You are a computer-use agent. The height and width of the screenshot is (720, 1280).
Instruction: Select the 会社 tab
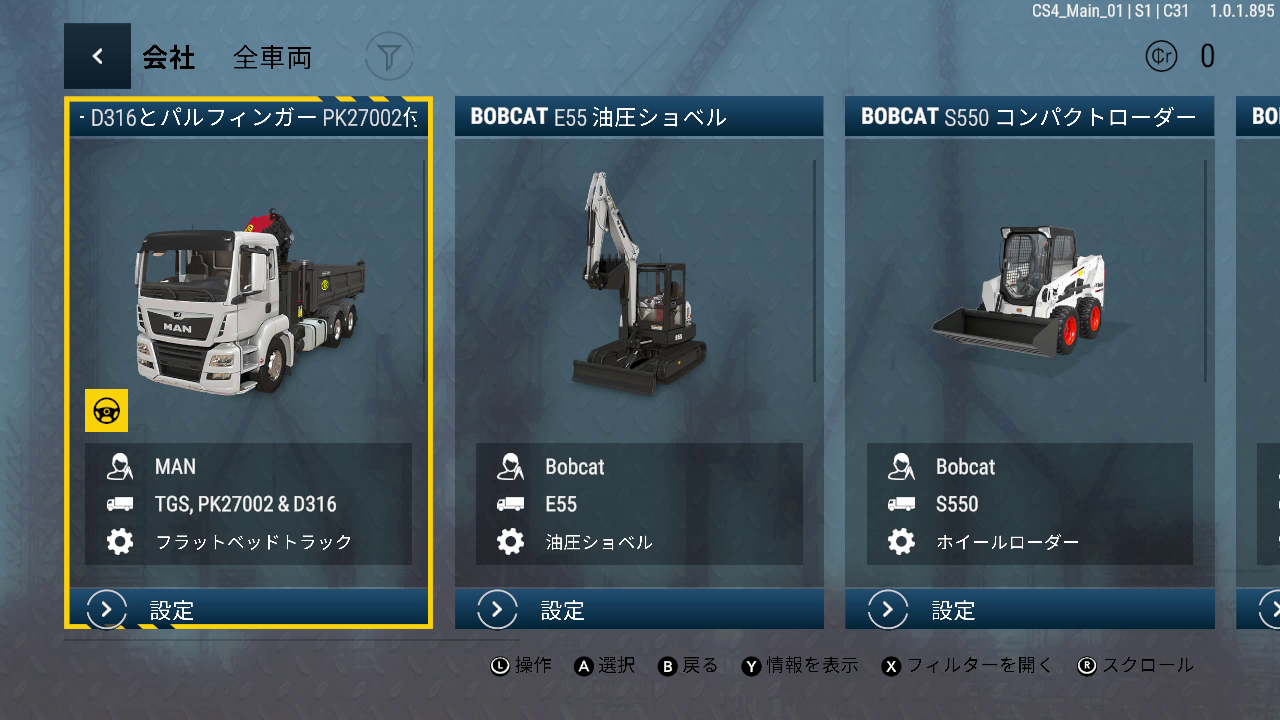tap(168, 58)
